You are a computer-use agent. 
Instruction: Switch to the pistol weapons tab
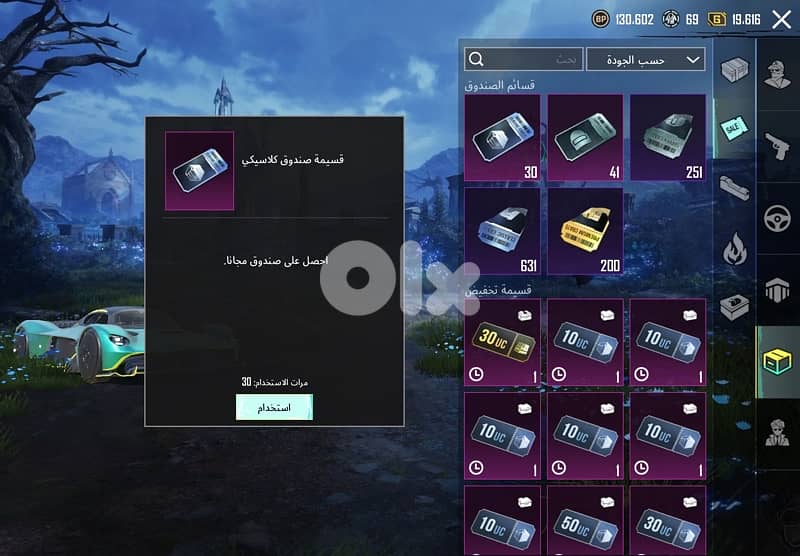point(777,144)
